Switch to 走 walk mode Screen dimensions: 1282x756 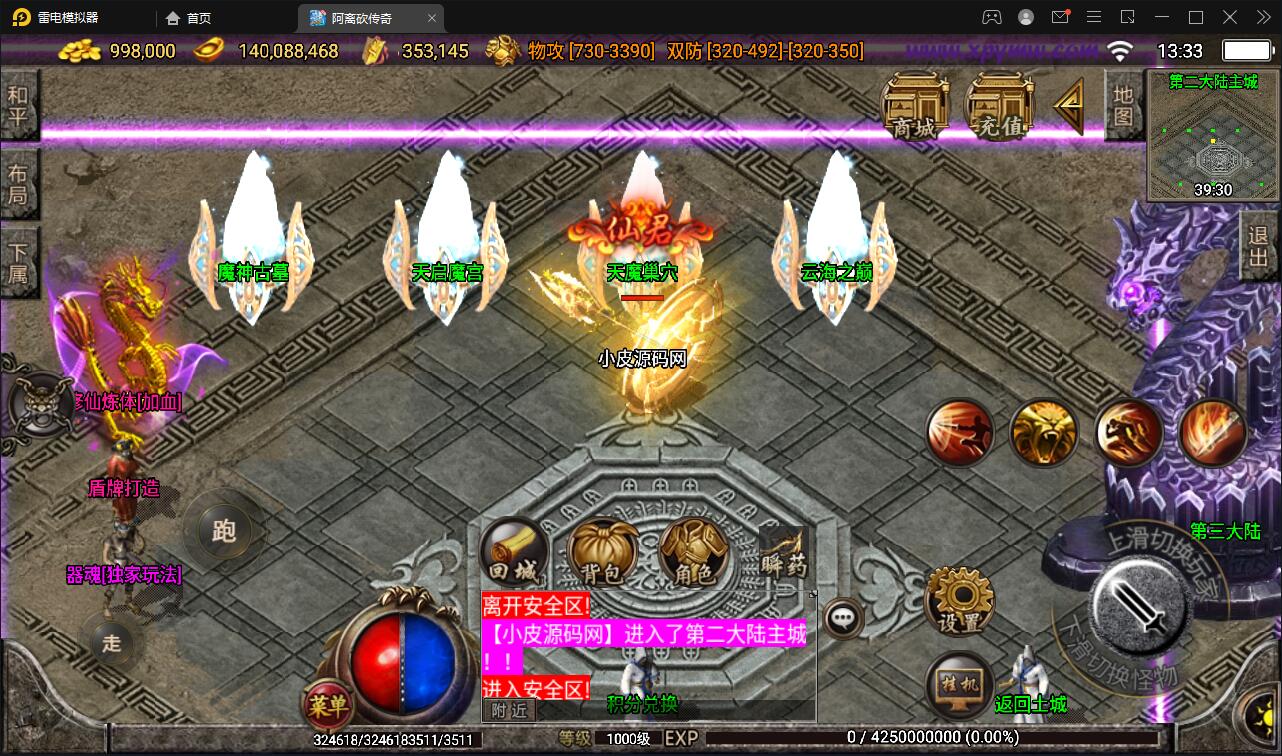(111, 643)
